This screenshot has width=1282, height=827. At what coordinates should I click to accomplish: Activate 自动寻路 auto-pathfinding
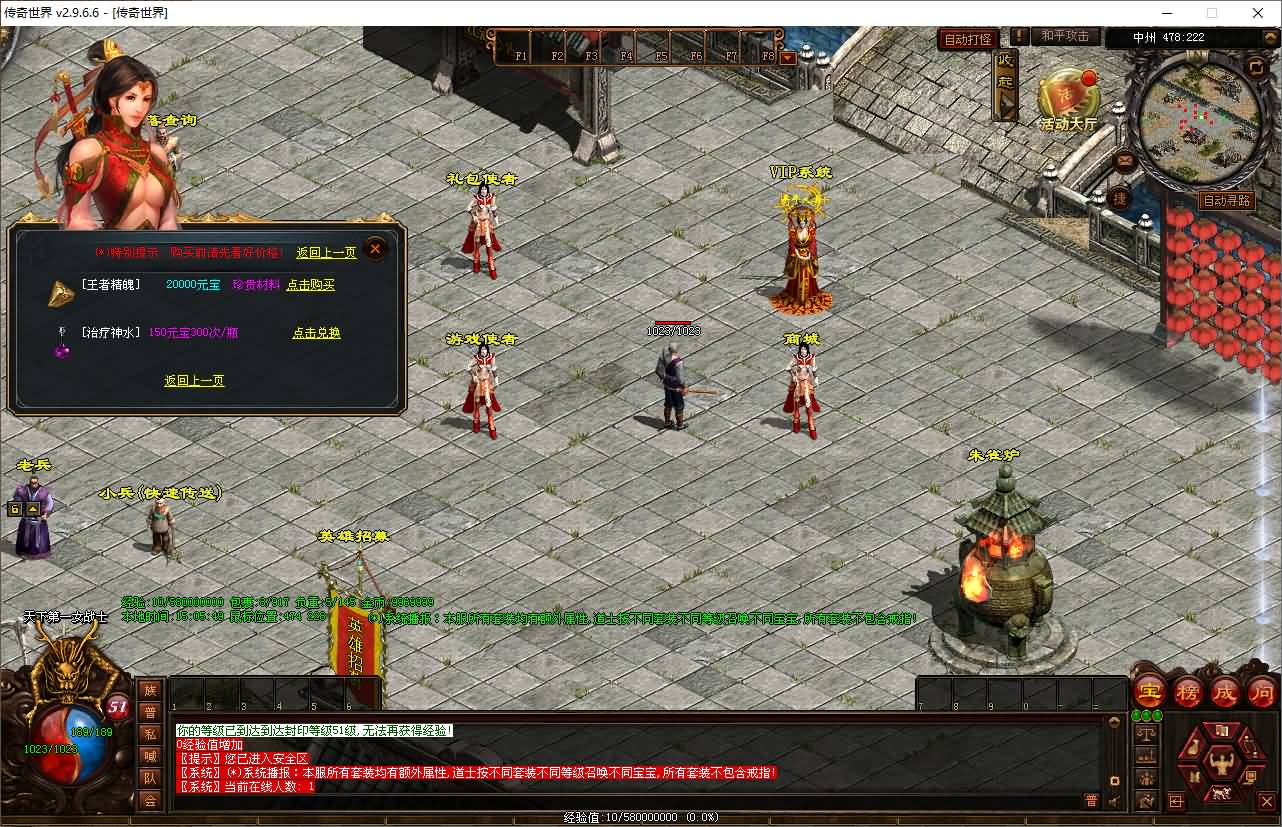coord(1227,201)
